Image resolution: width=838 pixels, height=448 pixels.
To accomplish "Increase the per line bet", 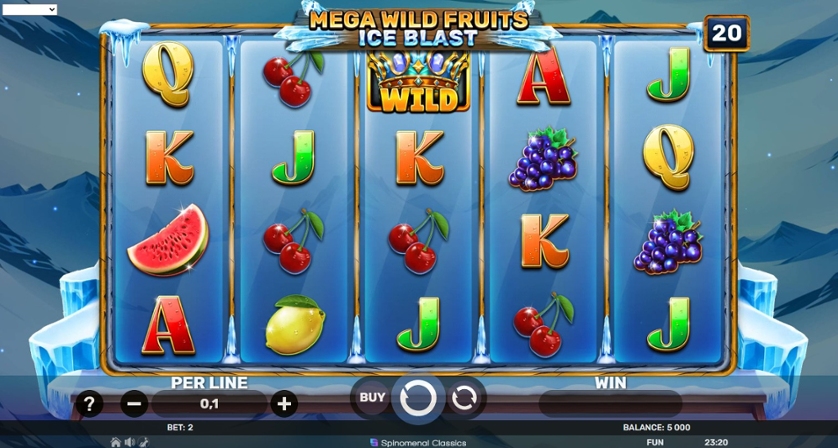I will coord(284,403).
